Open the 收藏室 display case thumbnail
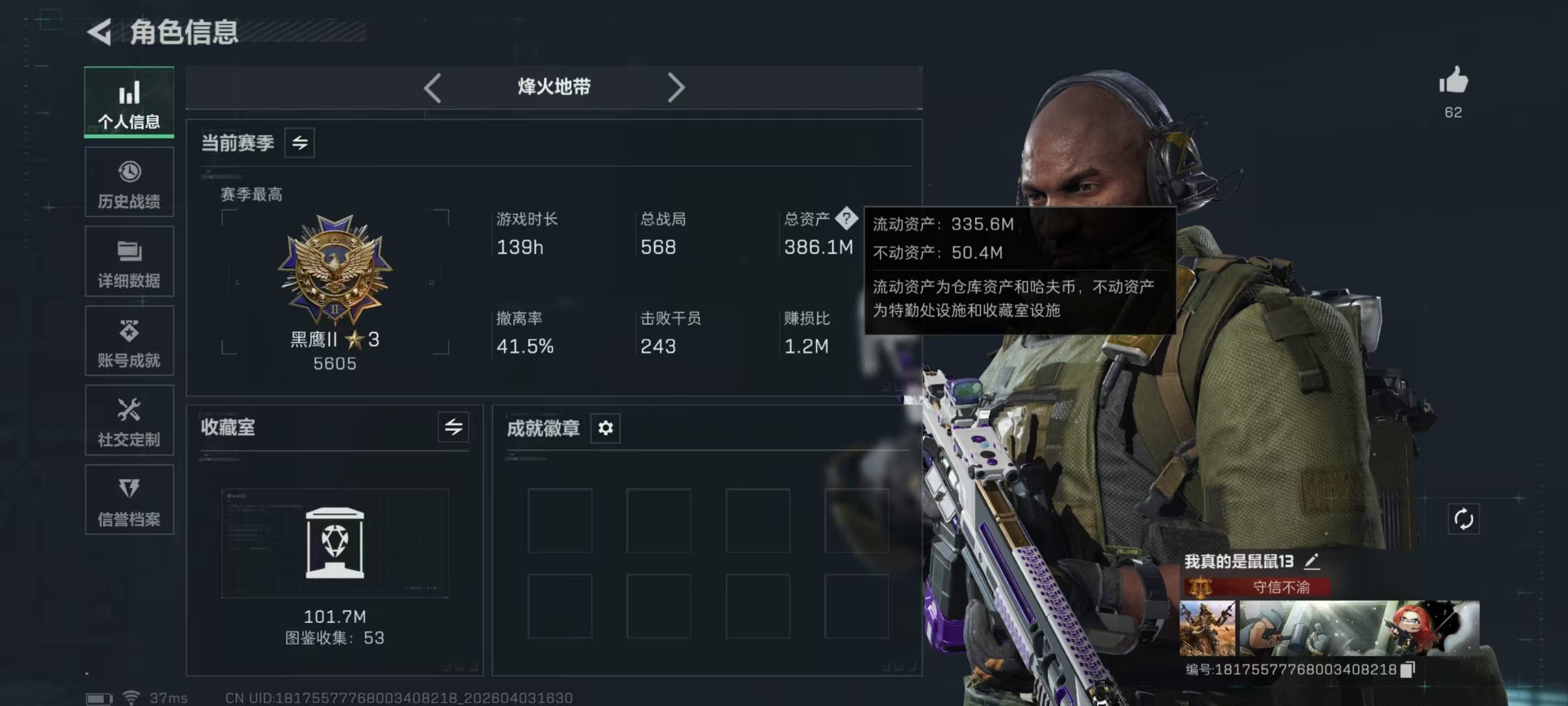Screen dimensions: 1568x706 click(x=335, y=543)
